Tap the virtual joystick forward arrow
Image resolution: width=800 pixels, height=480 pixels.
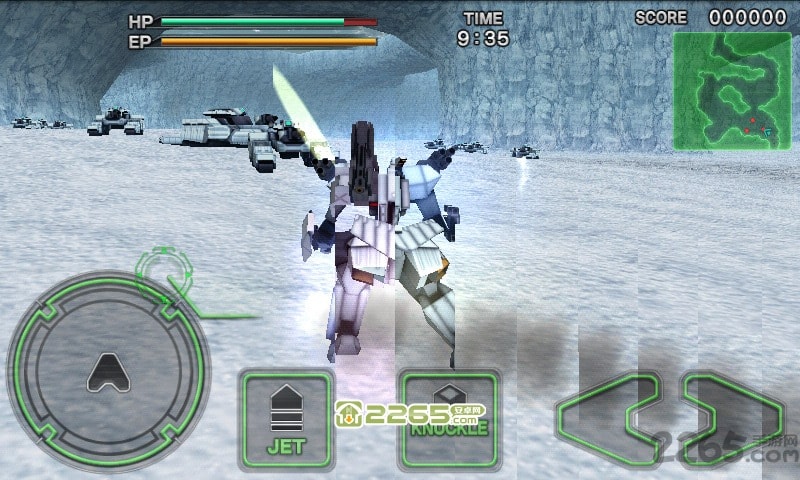pyautogui.click(x=107, y=372)
